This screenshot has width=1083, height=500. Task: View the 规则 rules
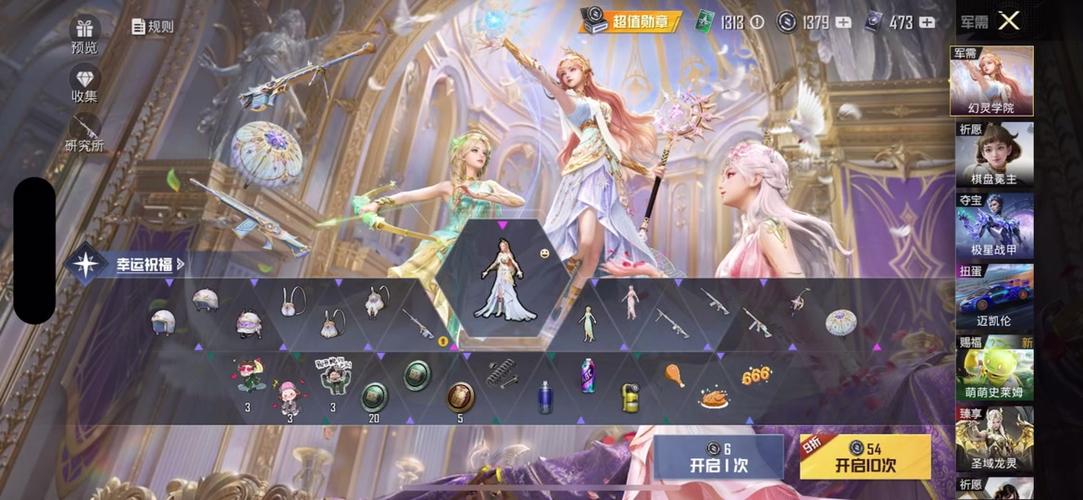[152, 27]
